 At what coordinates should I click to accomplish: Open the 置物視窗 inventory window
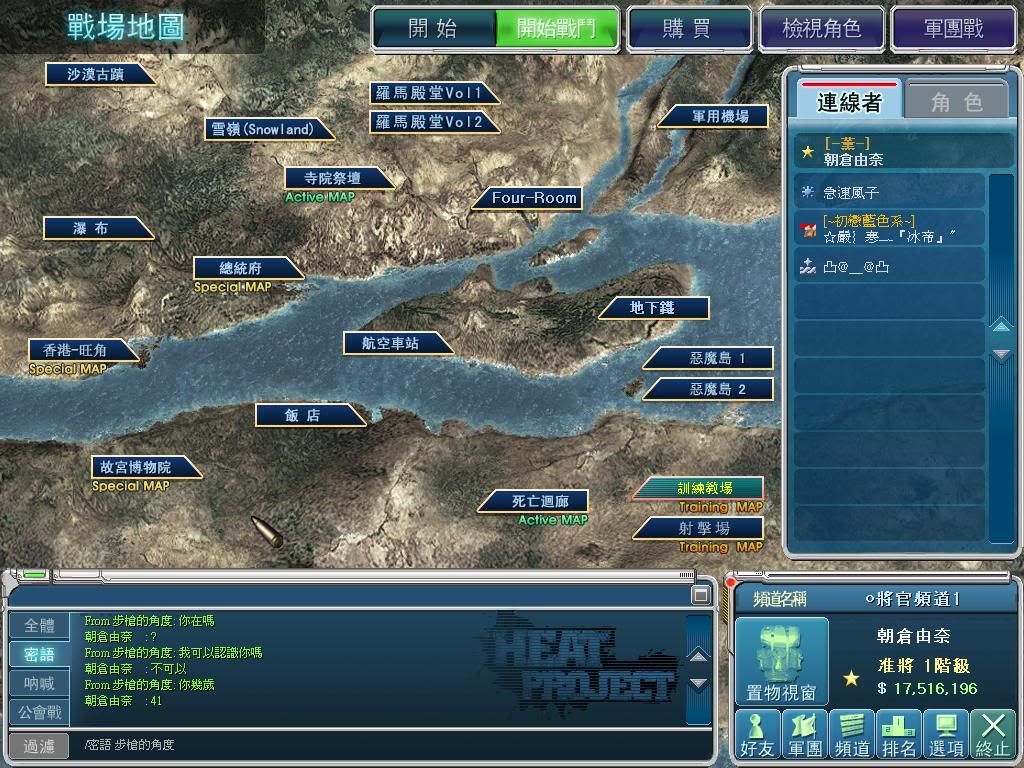[782, 661]
